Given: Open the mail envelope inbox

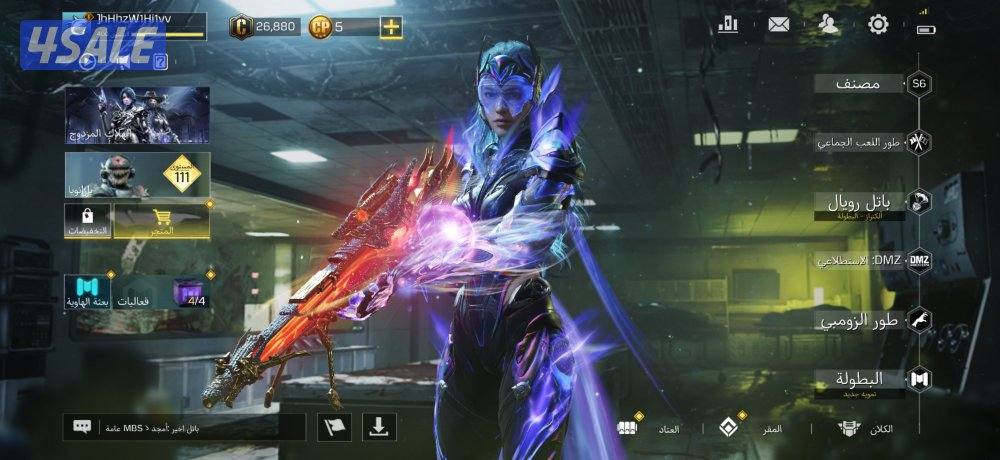Looking at the screenshot, I should 779,25.
